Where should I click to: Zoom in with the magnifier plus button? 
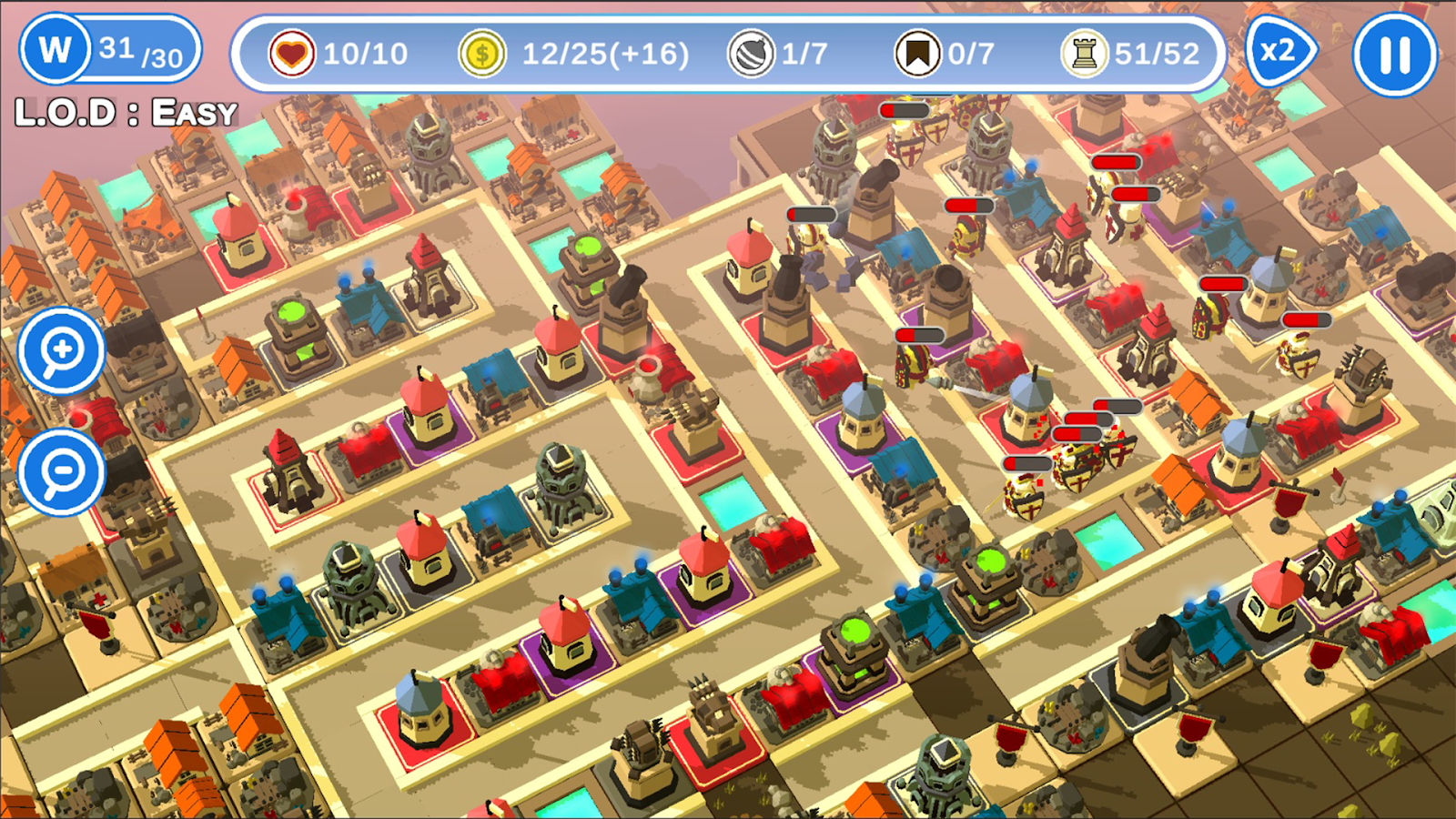click(62, 350)
